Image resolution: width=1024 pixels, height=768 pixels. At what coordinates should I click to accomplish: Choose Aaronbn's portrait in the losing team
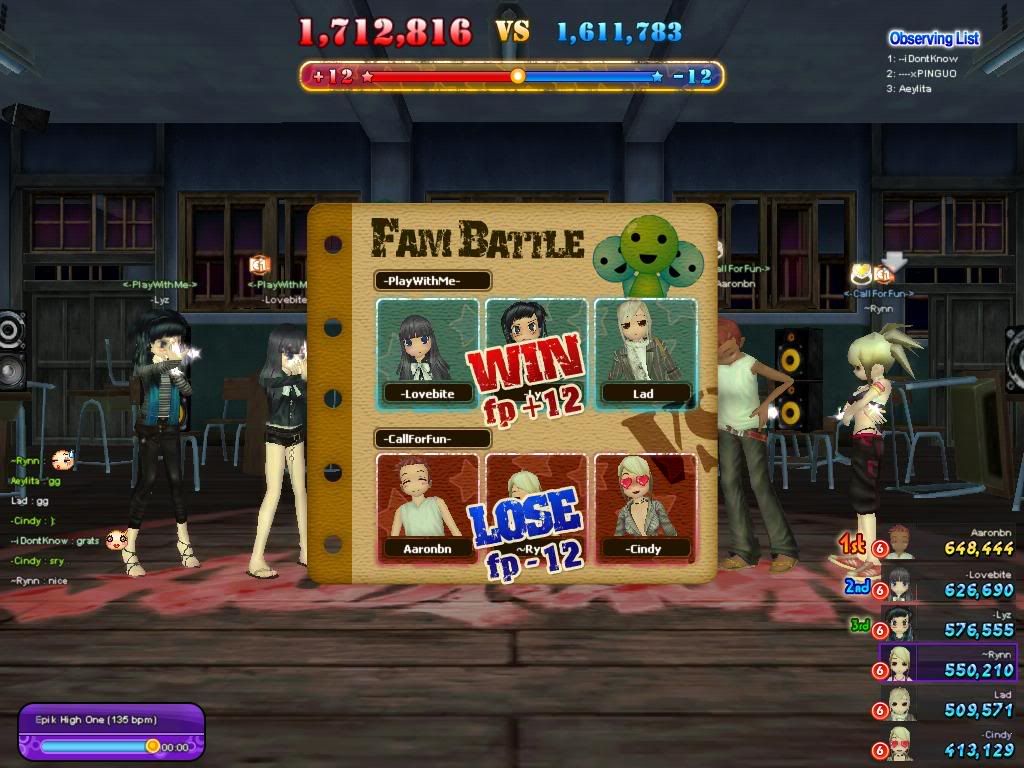tap(427, 507)
